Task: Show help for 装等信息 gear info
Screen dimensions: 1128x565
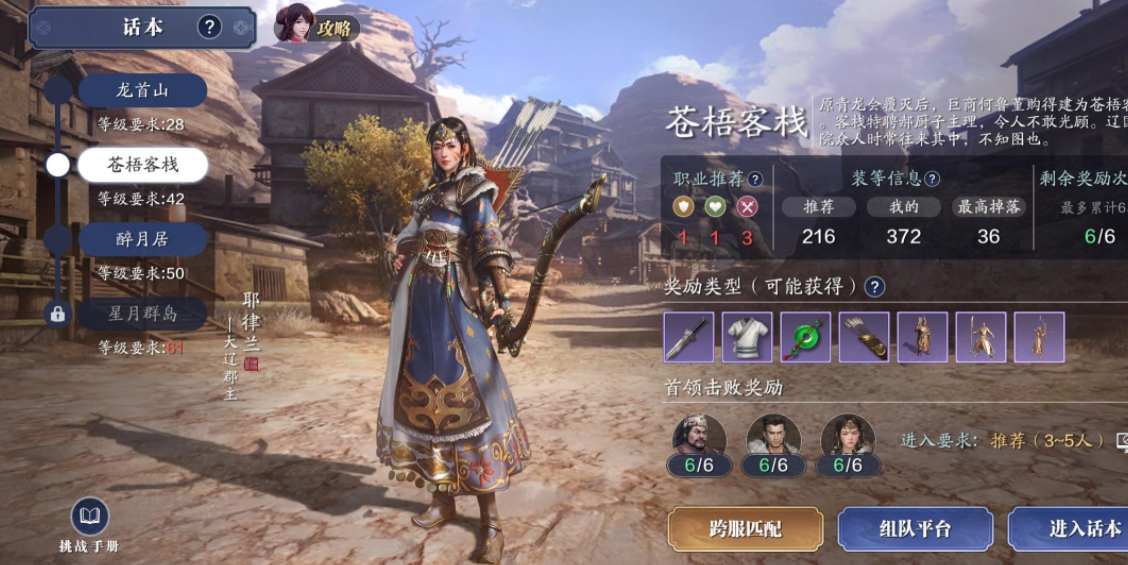Action: click(932, 179)
